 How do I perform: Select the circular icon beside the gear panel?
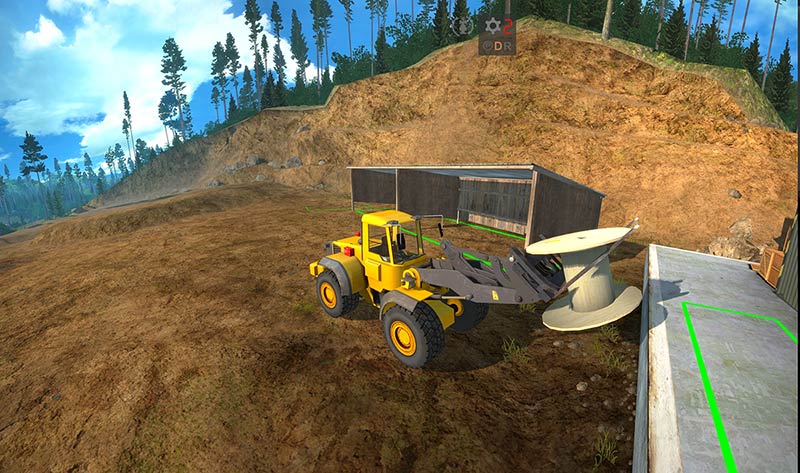point(461,27)
